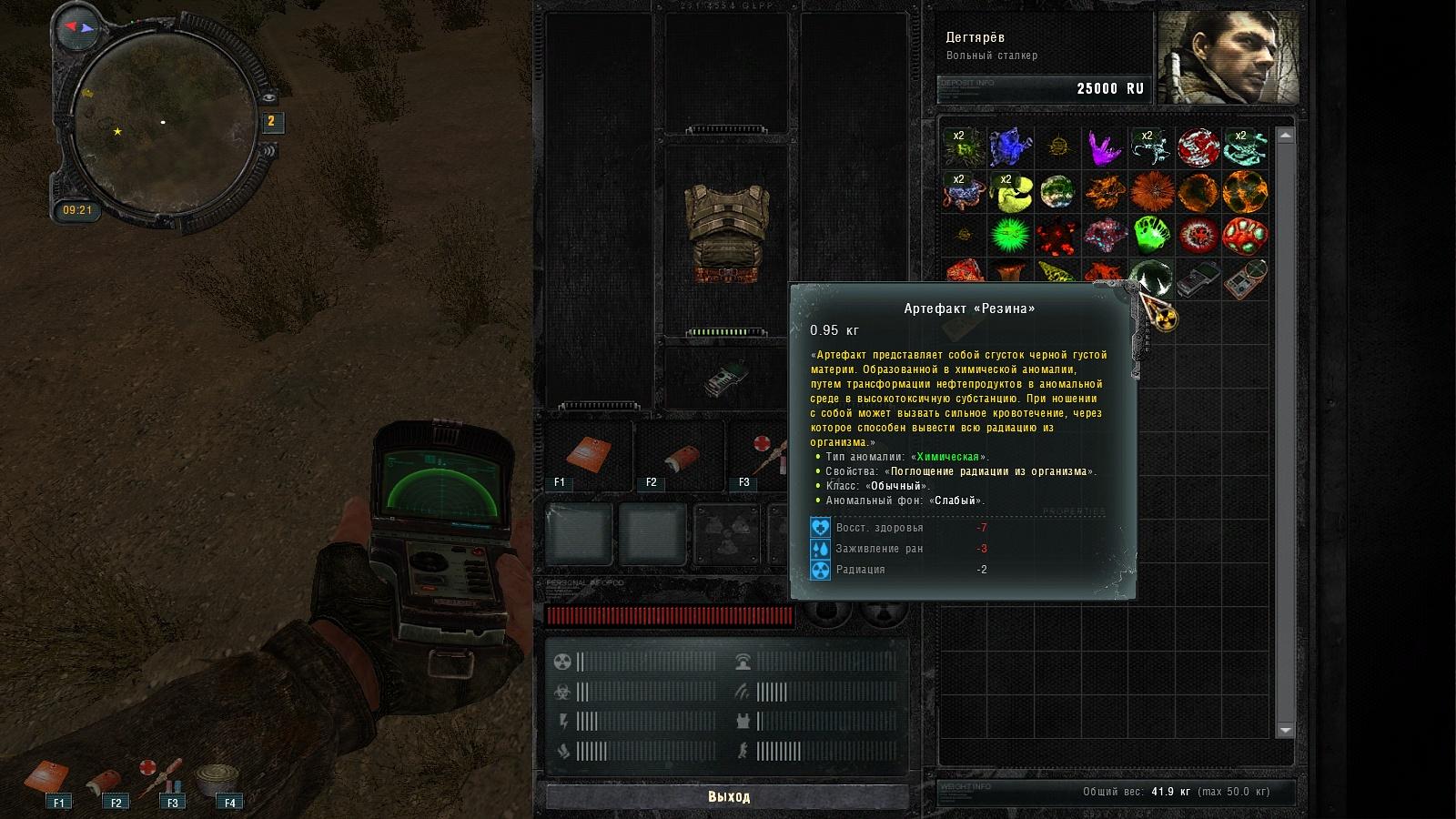This screenshot has width=1456, height=819.
Task: Pick the orange spiky urchin artifact
Action: 1151,192
